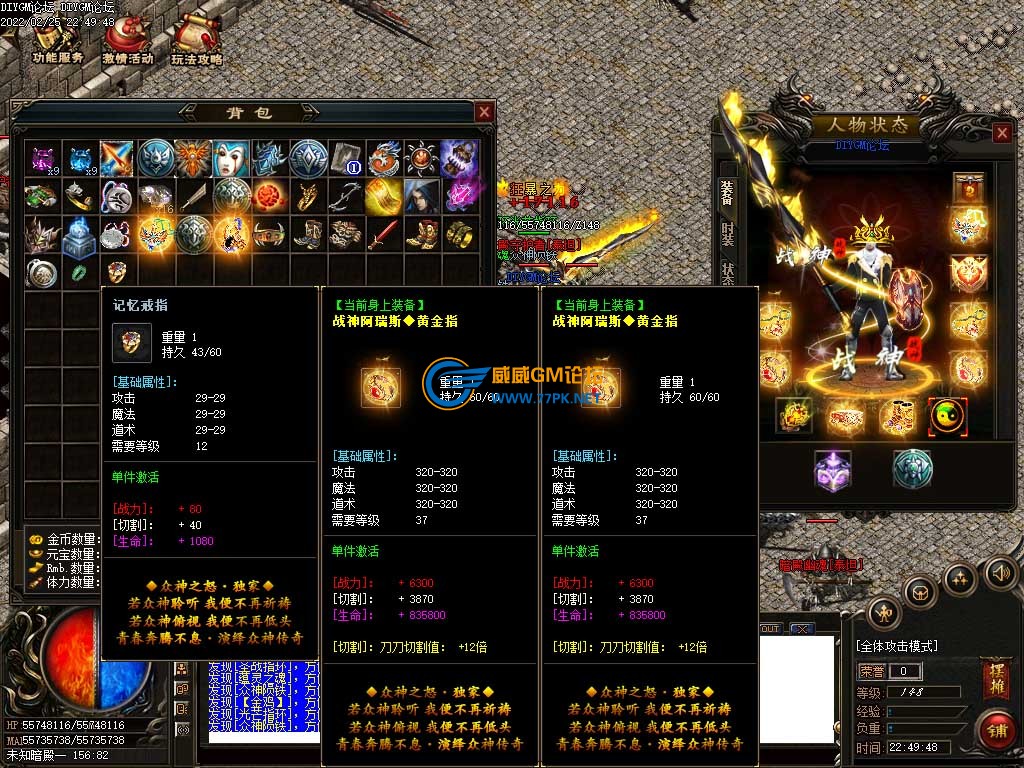Switch to the 时装 fashion tab
Image resolution: width=1024 pixels, height=768 pixels.
tap(727, 234)
